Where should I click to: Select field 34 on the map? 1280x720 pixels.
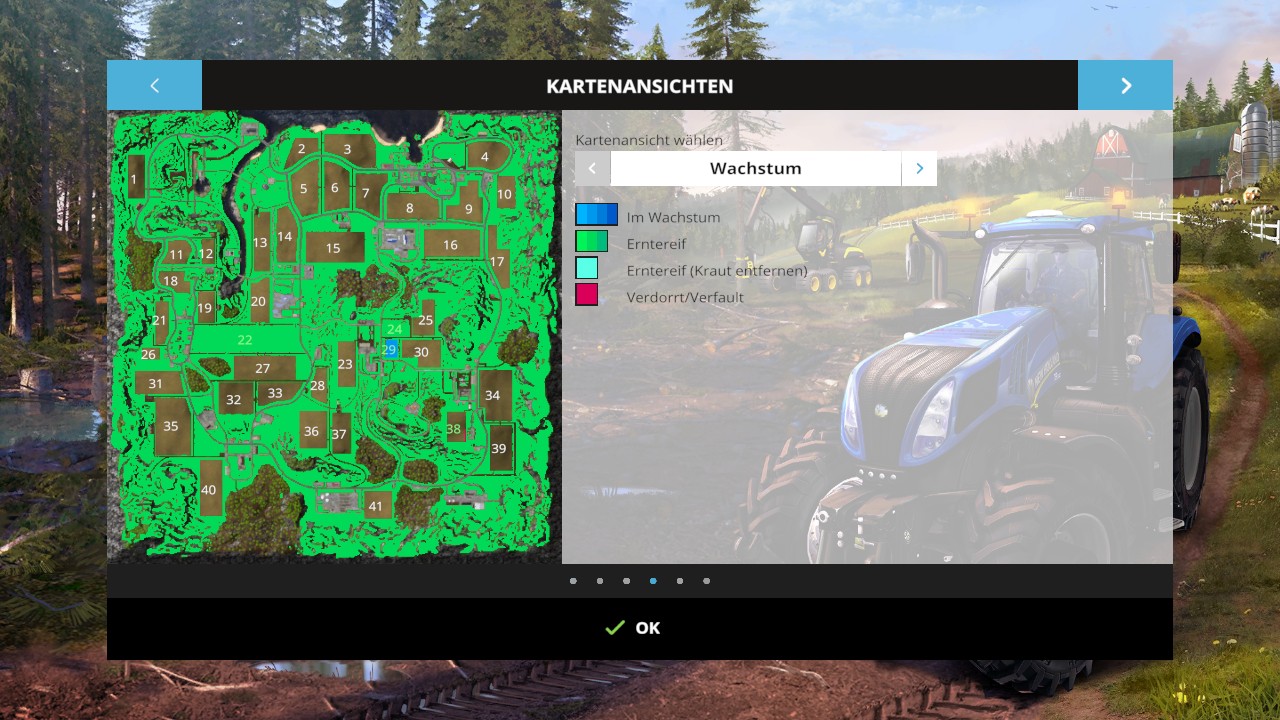[x=493, y=395]
